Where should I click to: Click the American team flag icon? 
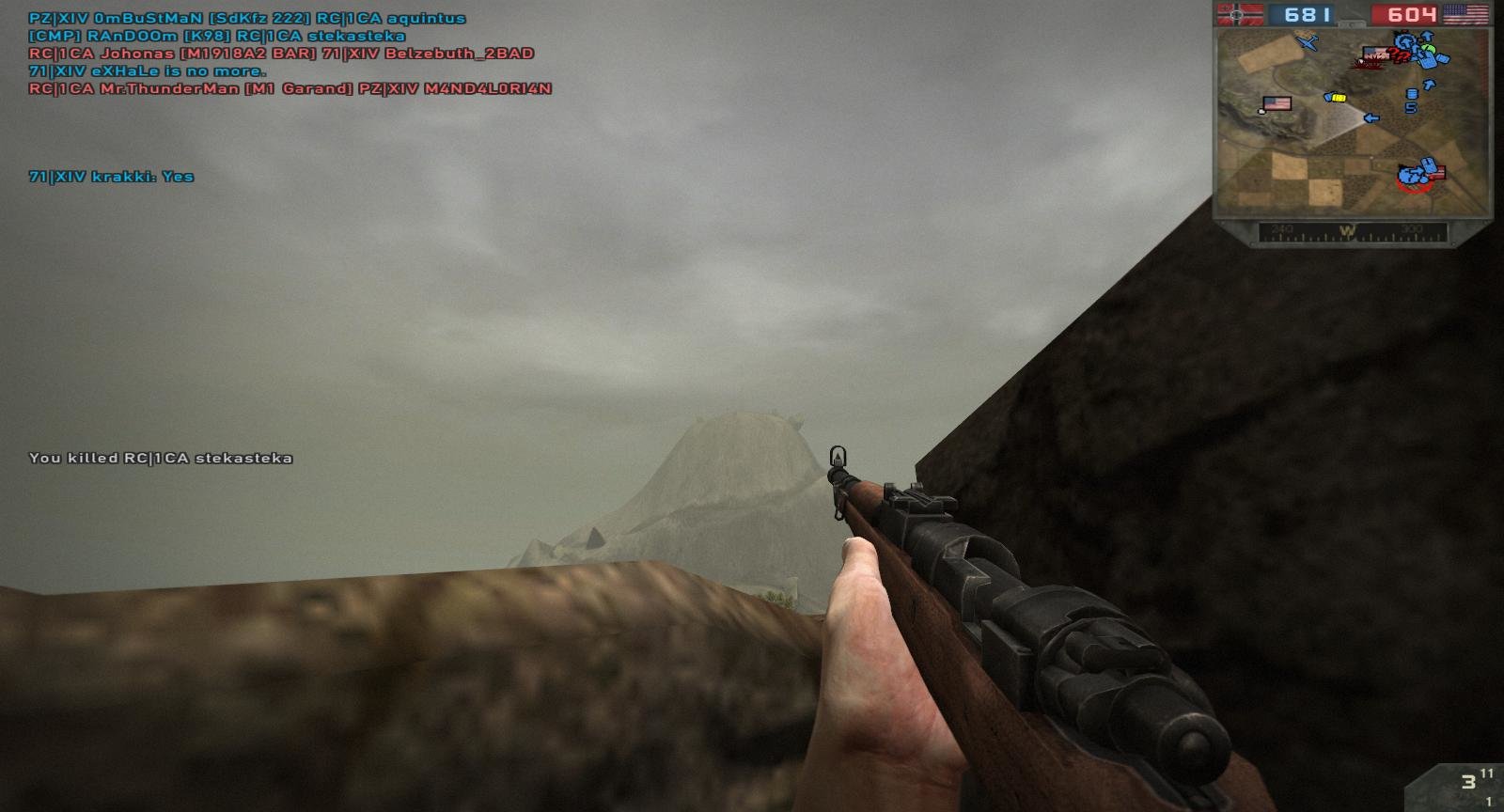click(1465, 14)
